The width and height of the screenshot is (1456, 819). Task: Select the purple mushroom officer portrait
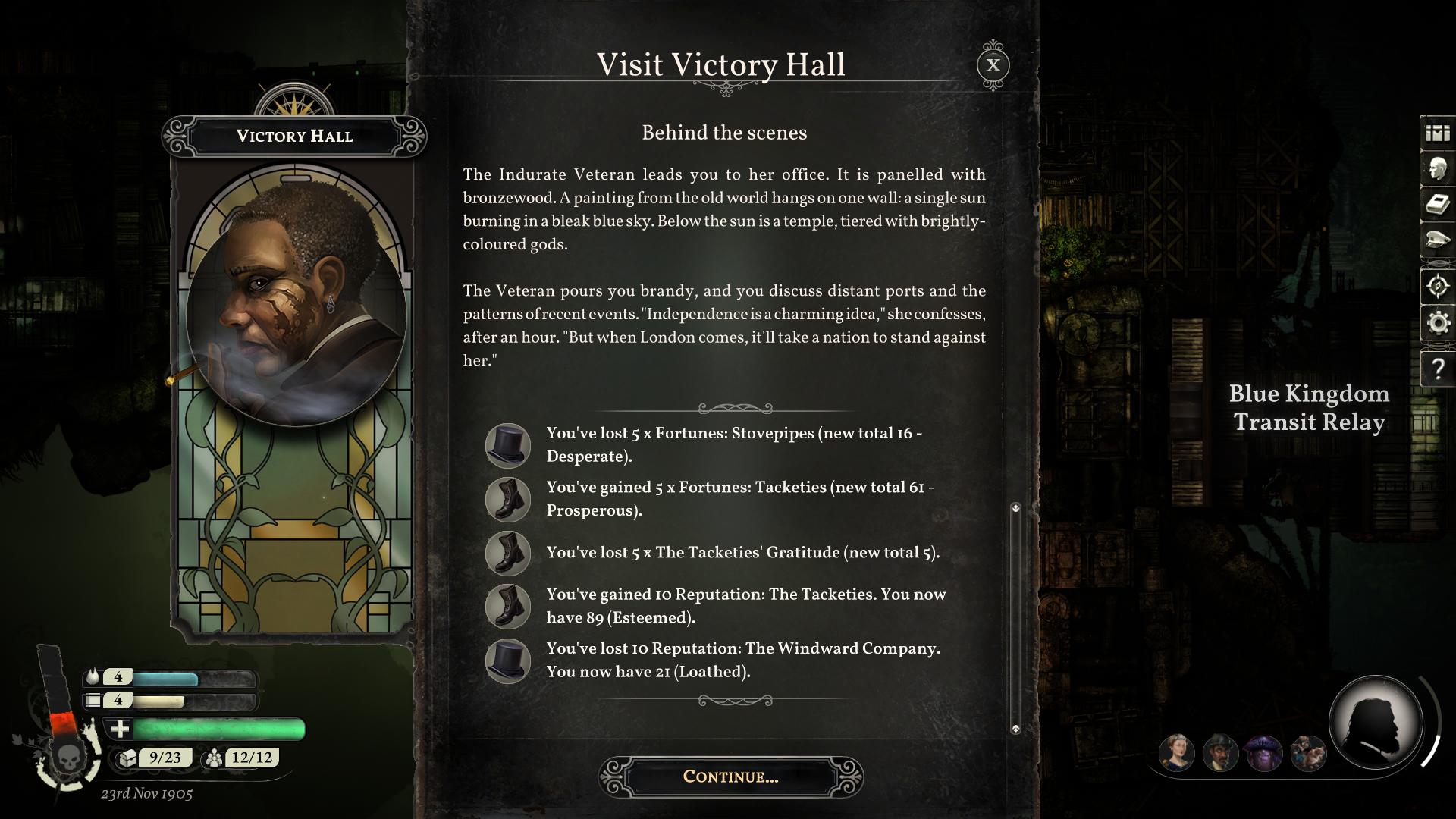pos(1264,753)
